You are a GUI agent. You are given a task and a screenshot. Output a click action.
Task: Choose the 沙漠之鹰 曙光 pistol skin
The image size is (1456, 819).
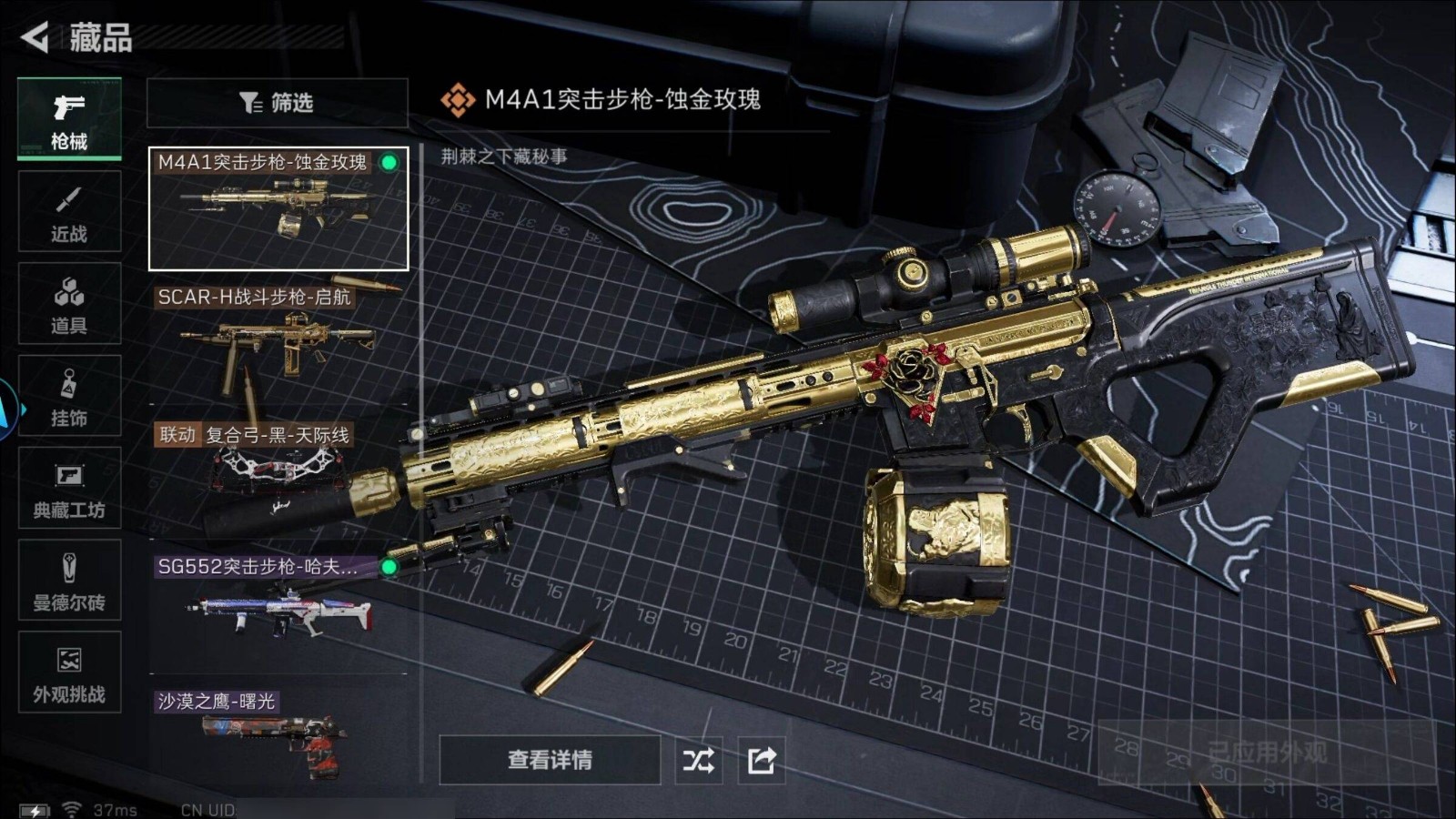(x=278, y=733)
